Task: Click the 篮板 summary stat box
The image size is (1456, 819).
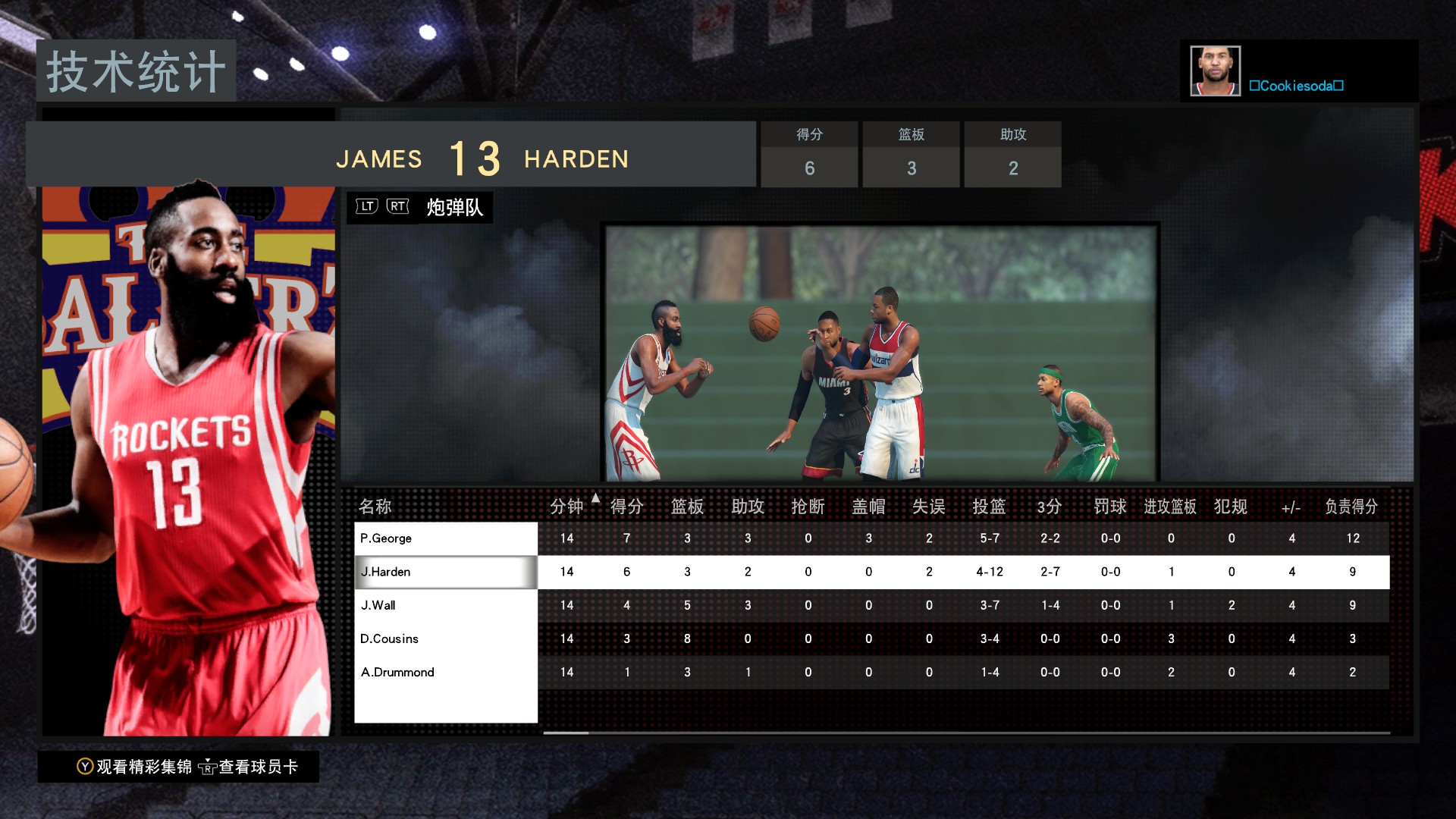Action: (x=910, y=154)
